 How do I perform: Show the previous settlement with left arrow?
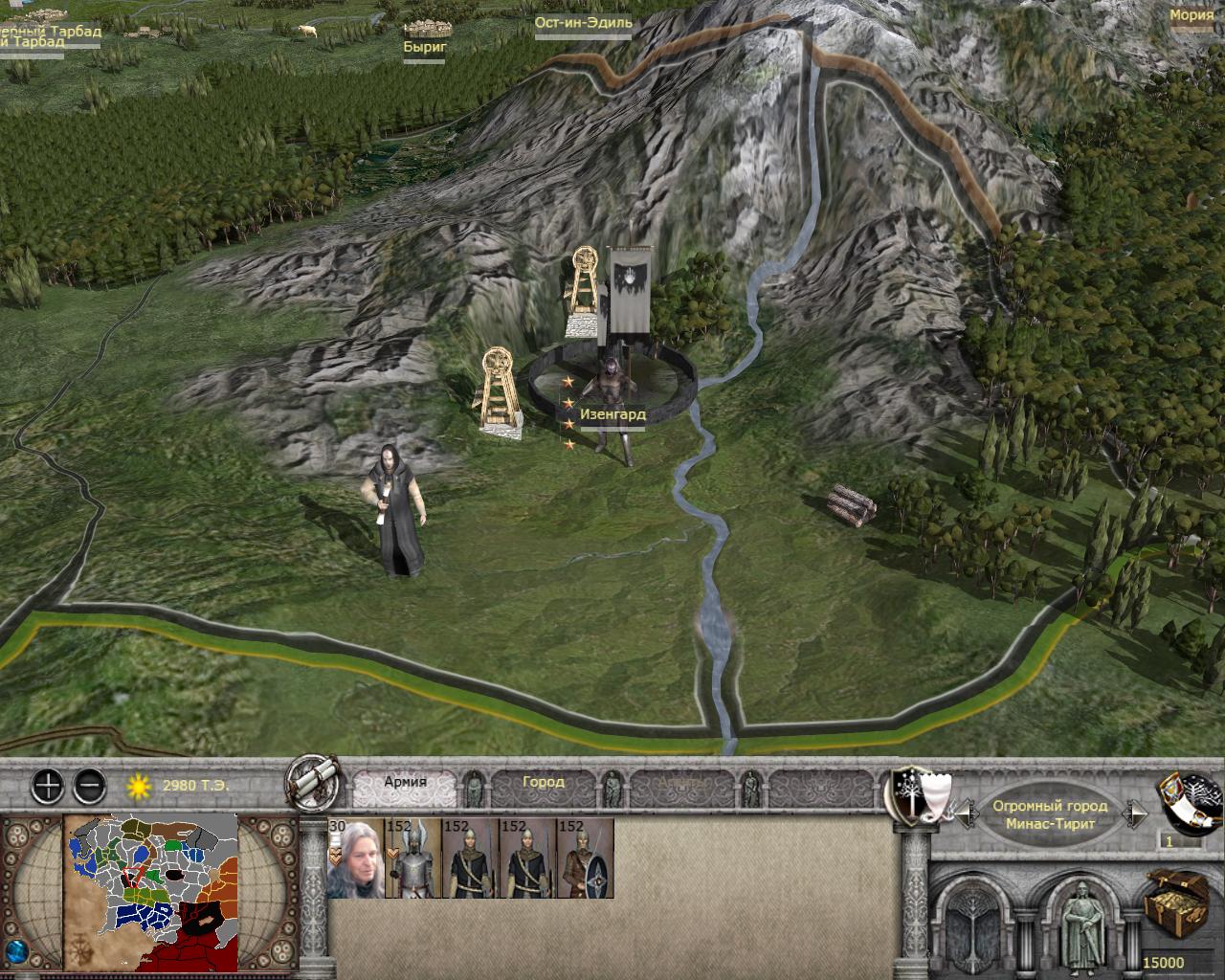coord(966,814)
